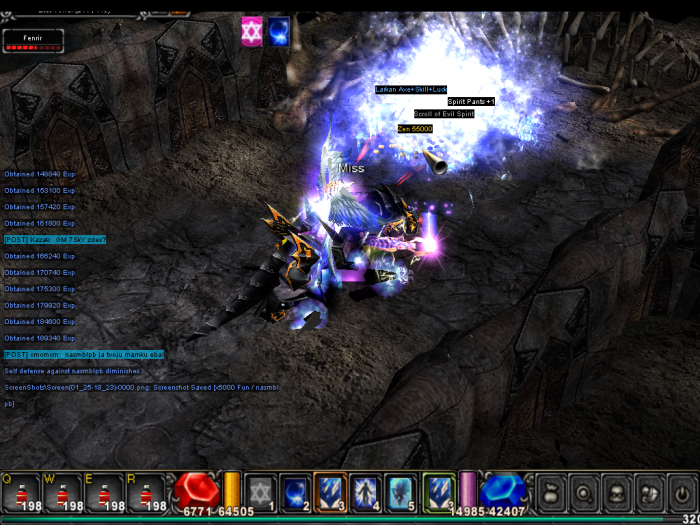Image resolution: width=700 pixels, height=525 pixels.
Task: Select the orange-bordered skill in slot 3
Action: (x=331, y=490)
